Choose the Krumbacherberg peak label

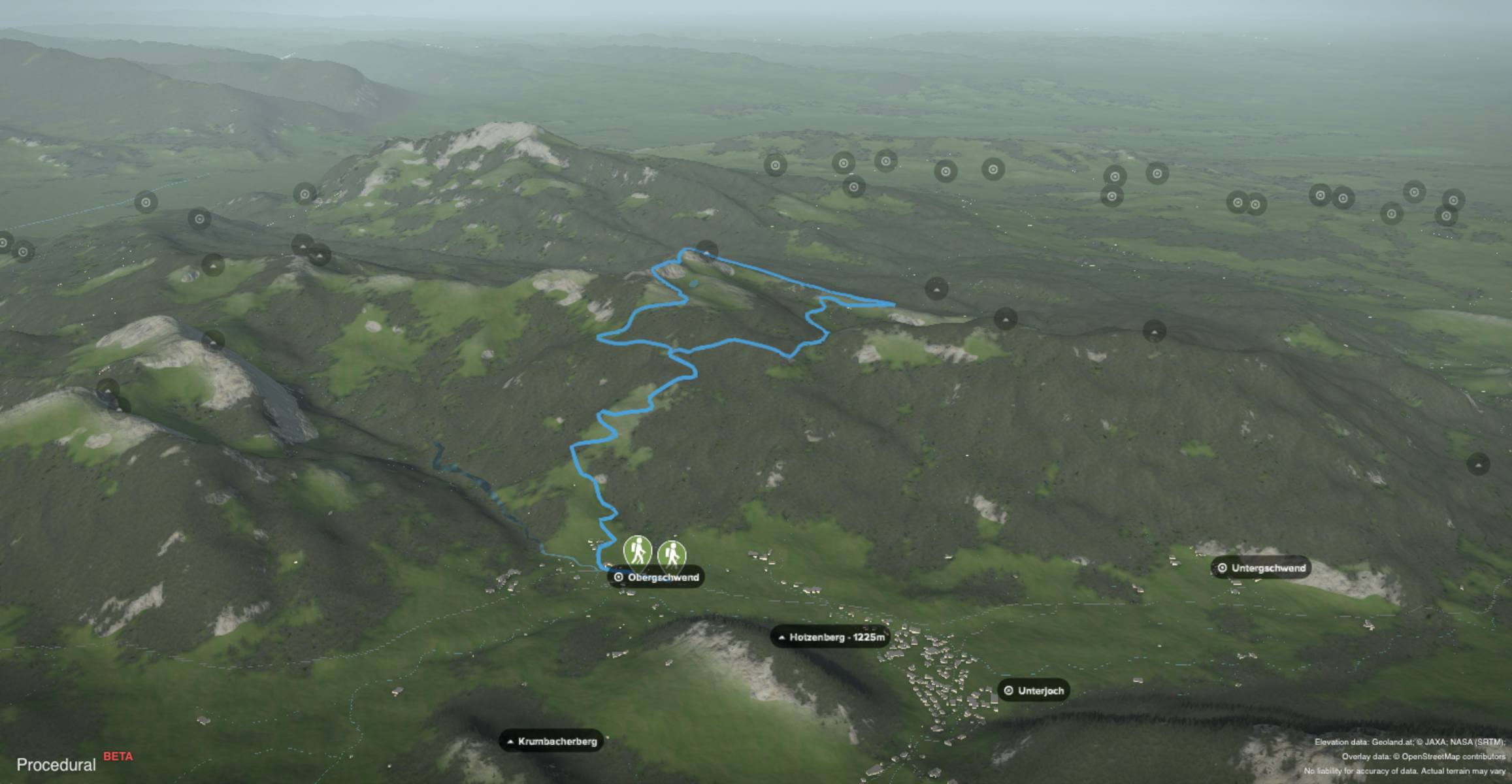(x=551, y=742)
